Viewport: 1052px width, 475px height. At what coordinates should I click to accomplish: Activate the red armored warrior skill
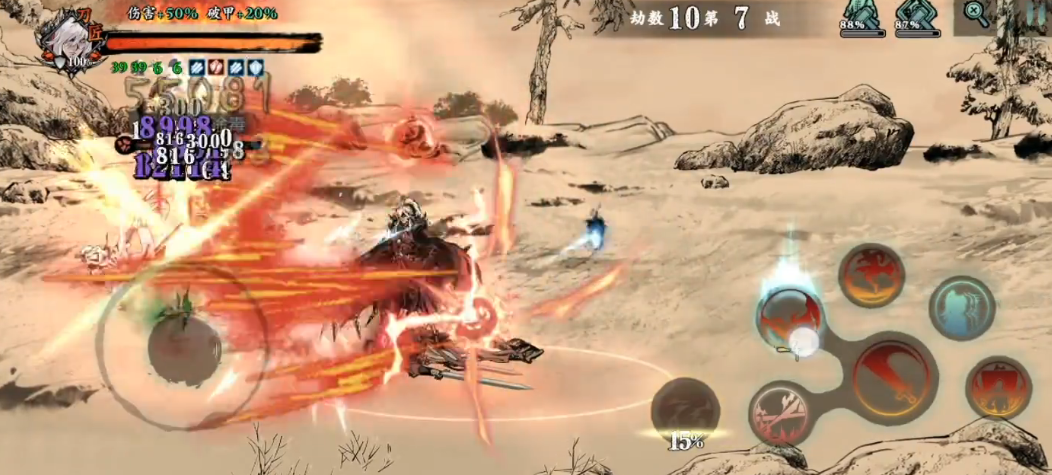point(998,387)
